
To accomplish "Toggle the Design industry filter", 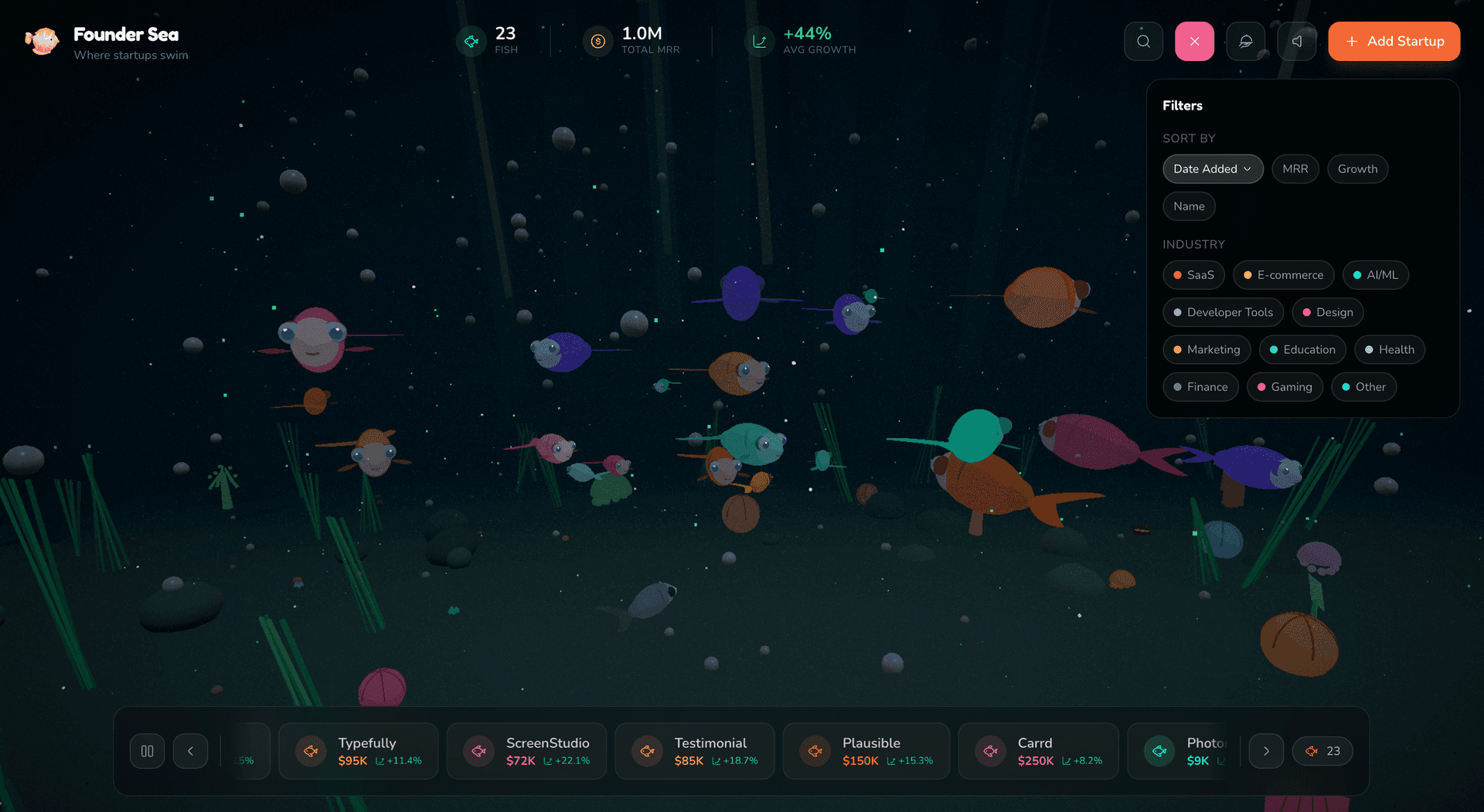I will coord(1327,312).
